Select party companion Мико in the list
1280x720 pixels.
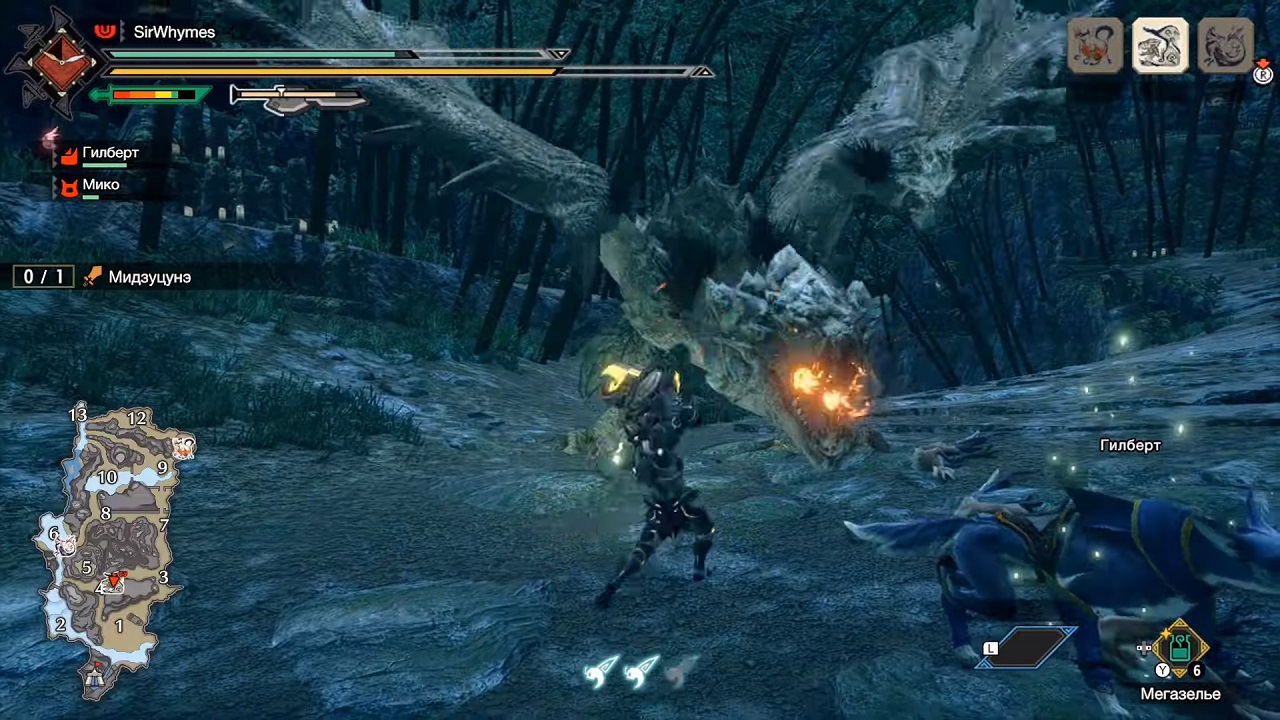100,185
